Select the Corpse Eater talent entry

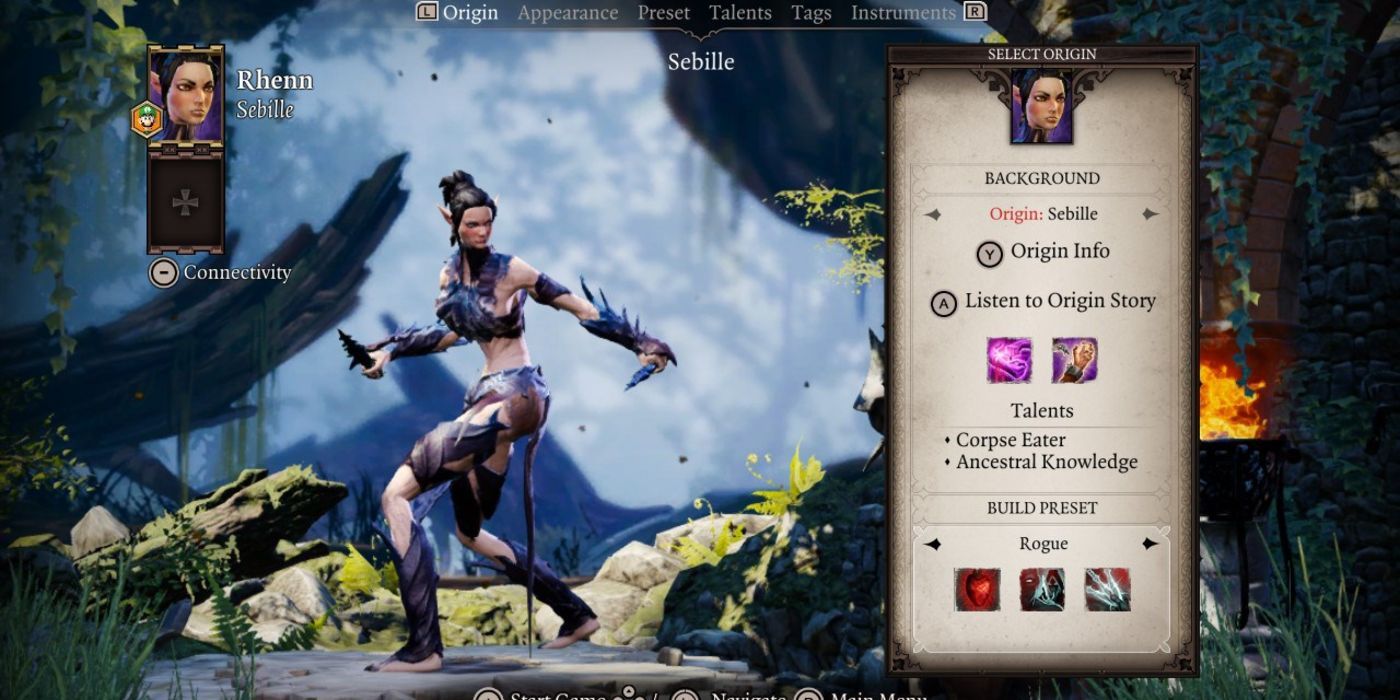pos(1010,440)
